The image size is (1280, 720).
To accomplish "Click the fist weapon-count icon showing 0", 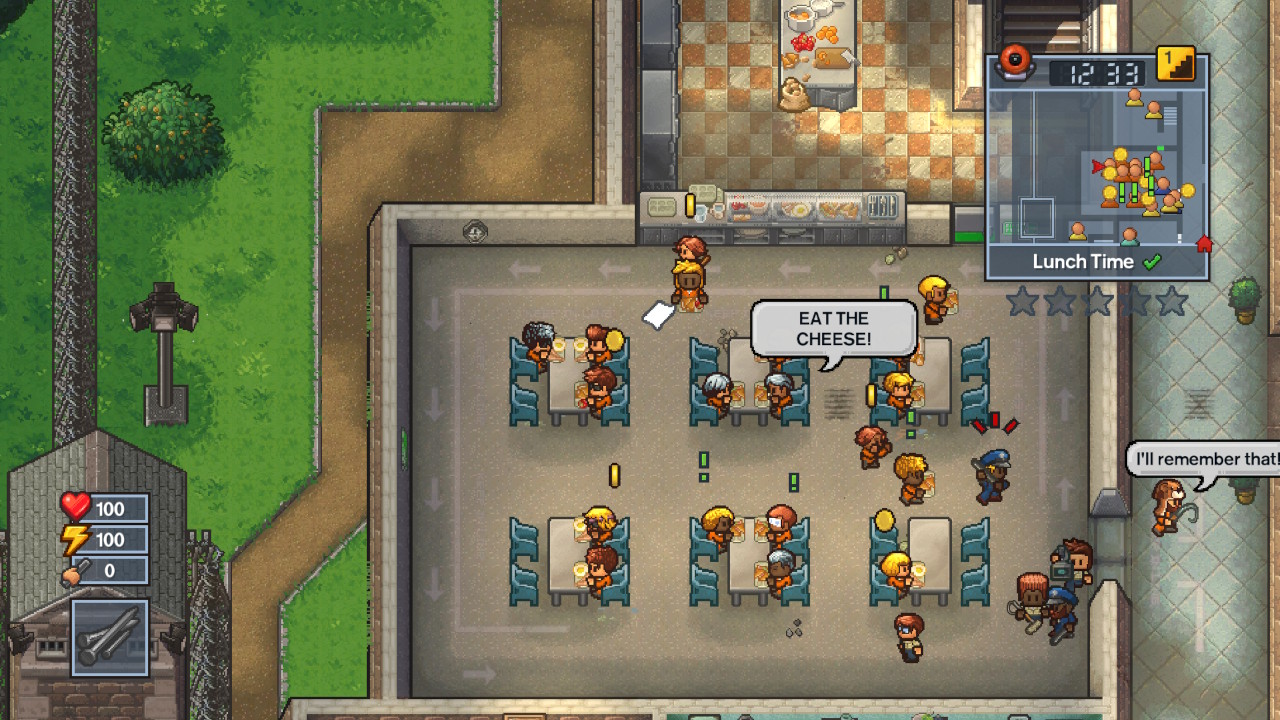I will click(x=72, y=569).
